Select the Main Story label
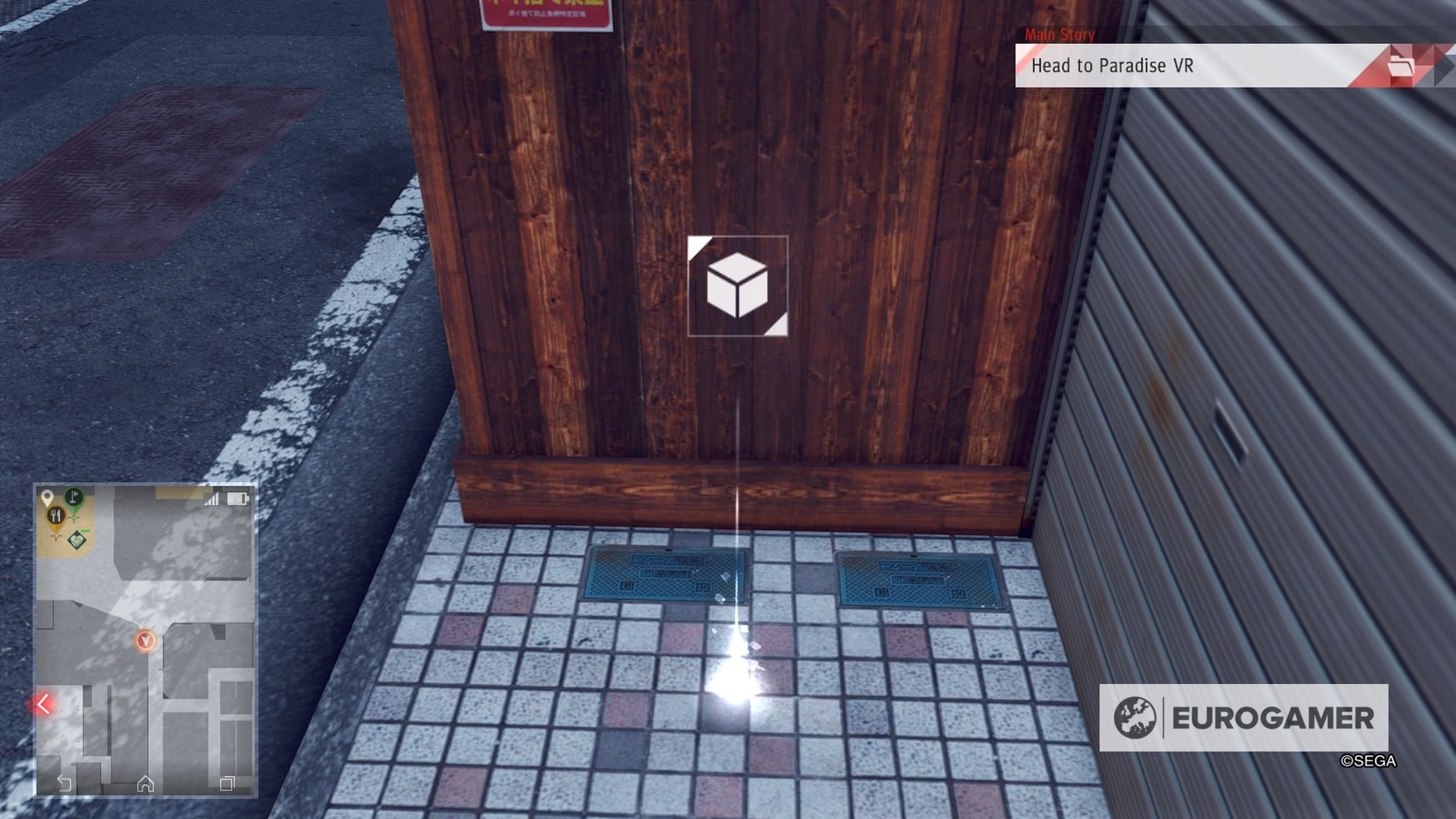This screenshot has height=819, width=1456. [1059, 35]
